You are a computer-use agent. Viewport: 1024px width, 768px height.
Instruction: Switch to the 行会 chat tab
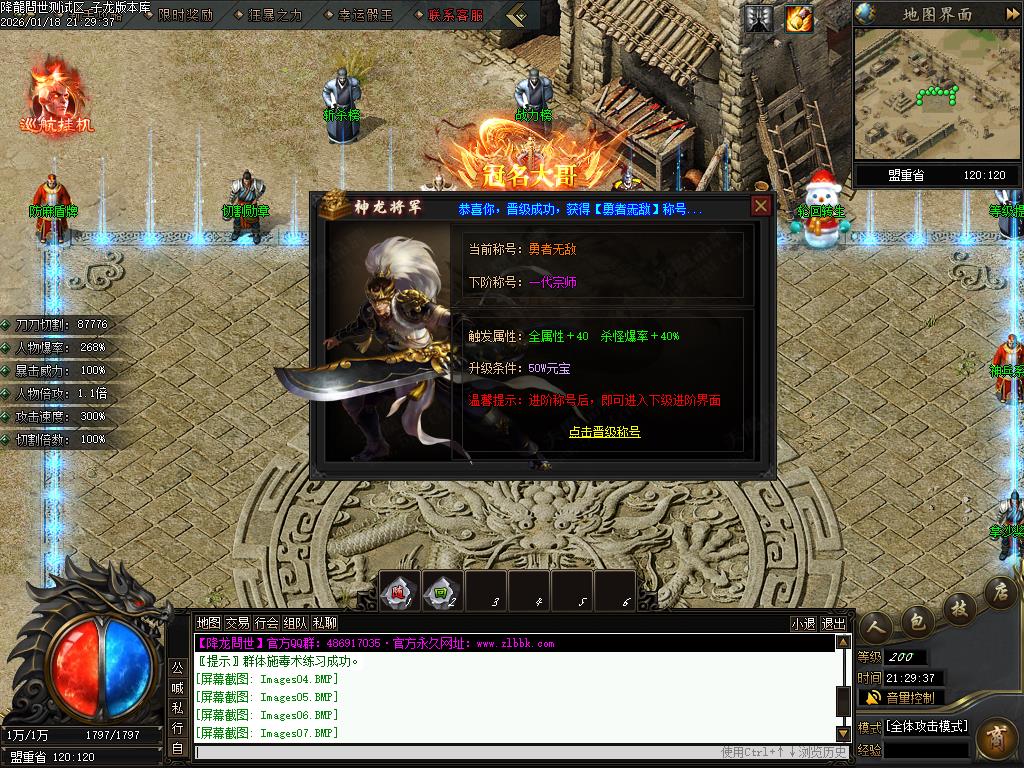click(266, 623)
